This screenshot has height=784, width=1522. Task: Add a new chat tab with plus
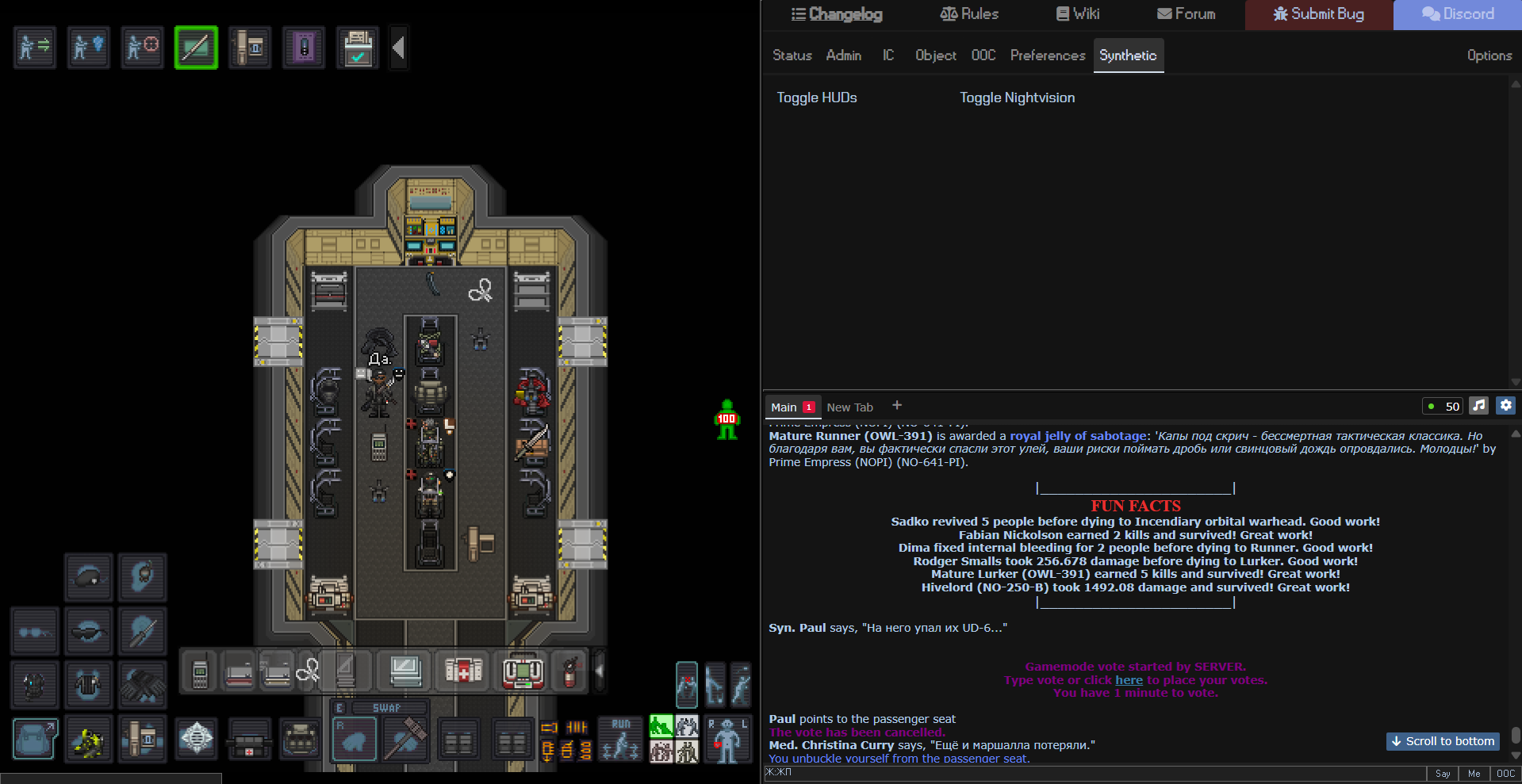(x=897, y=405)
